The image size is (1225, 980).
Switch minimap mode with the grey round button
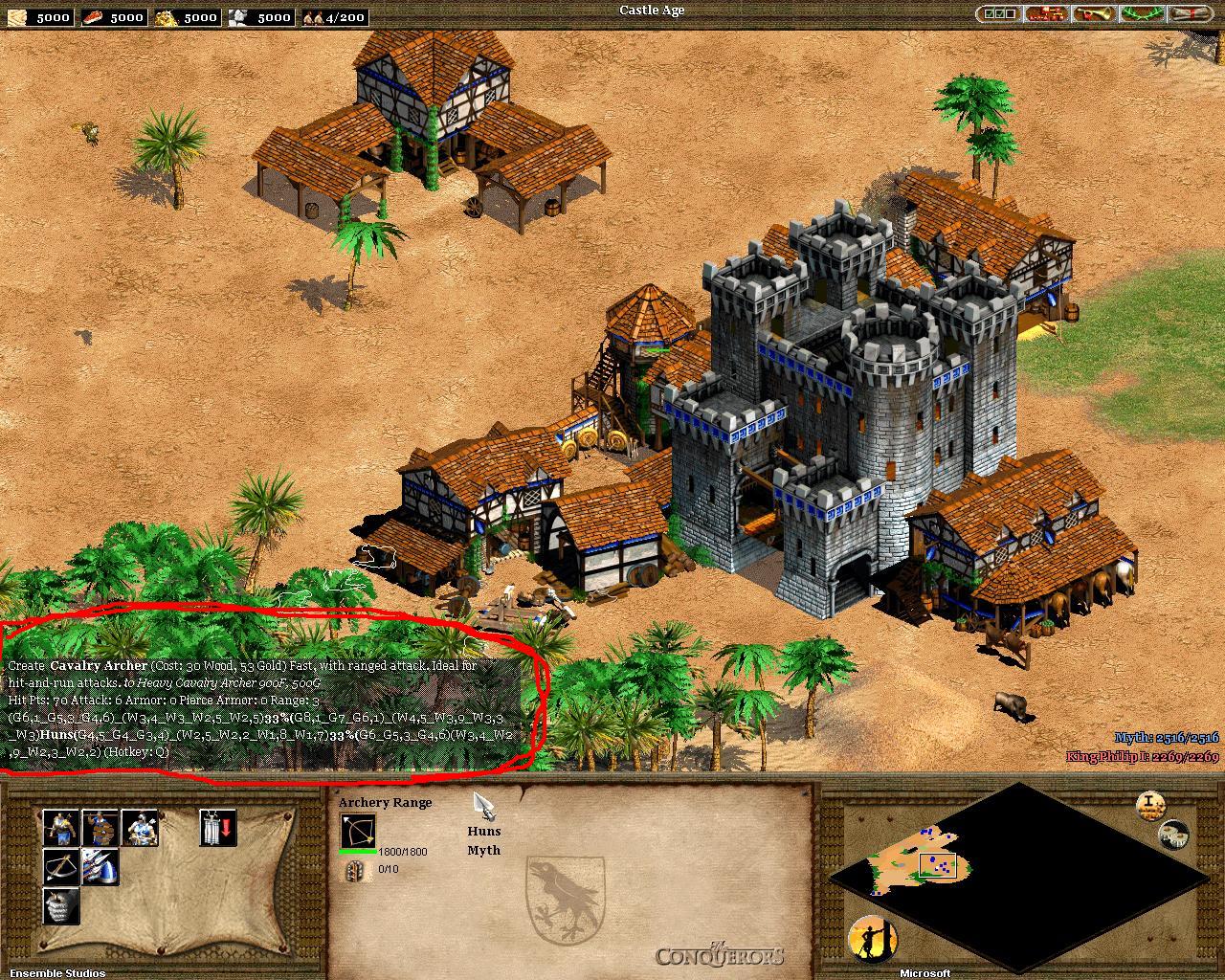(x=1173, y=835)
